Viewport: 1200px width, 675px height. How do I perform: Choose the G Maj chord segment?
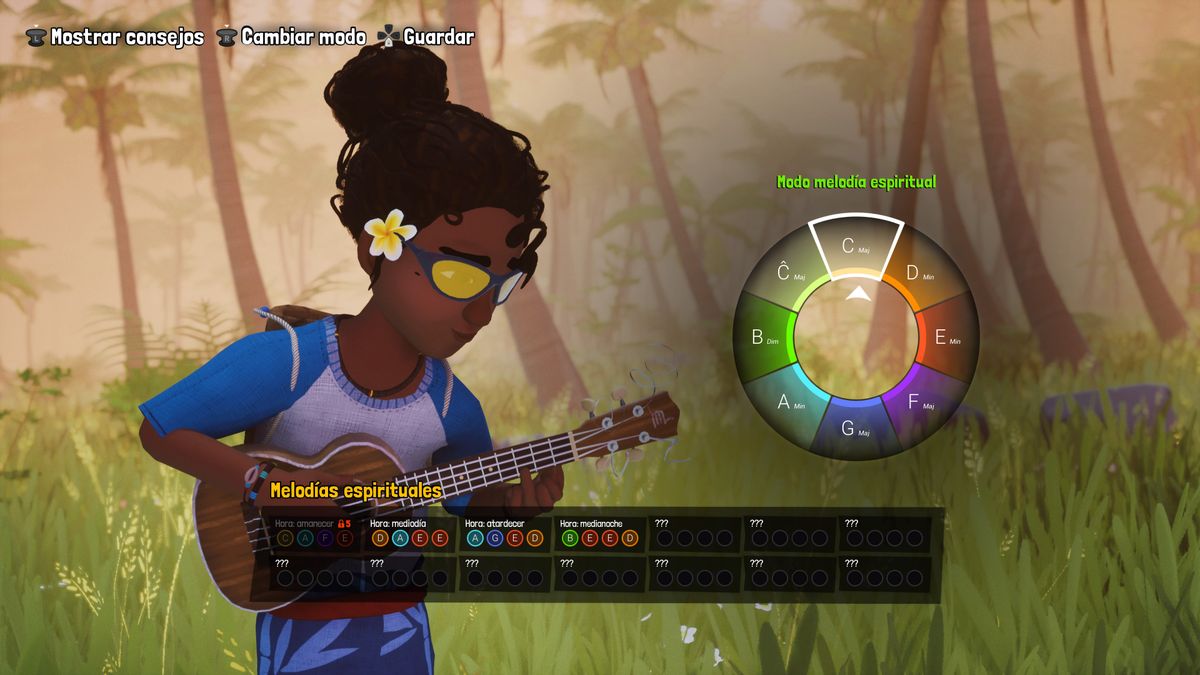854,428
